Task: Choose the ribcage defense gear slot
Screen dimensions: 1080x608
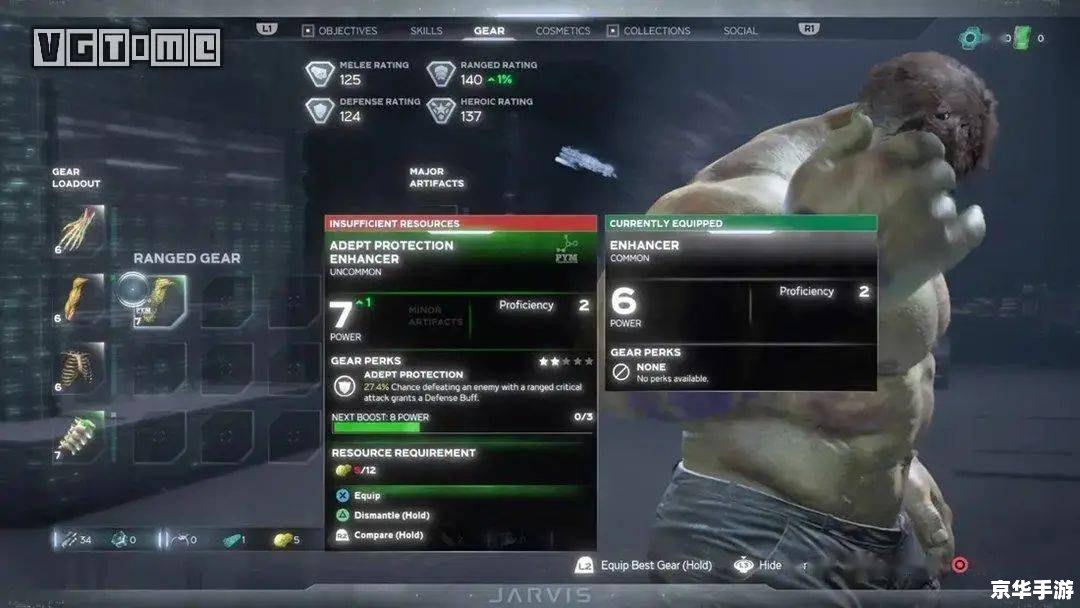Action: [78, 367]
